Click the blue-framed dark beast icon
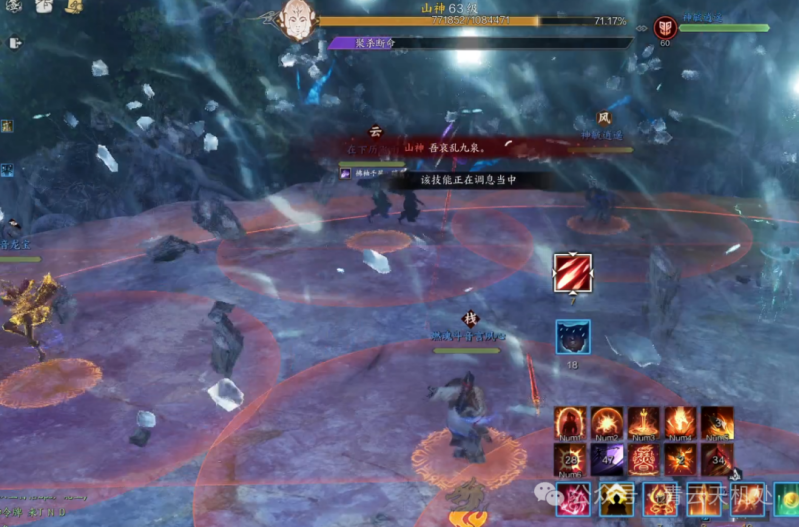The height and width of the screenshot is (527, 799). point(573,337)
